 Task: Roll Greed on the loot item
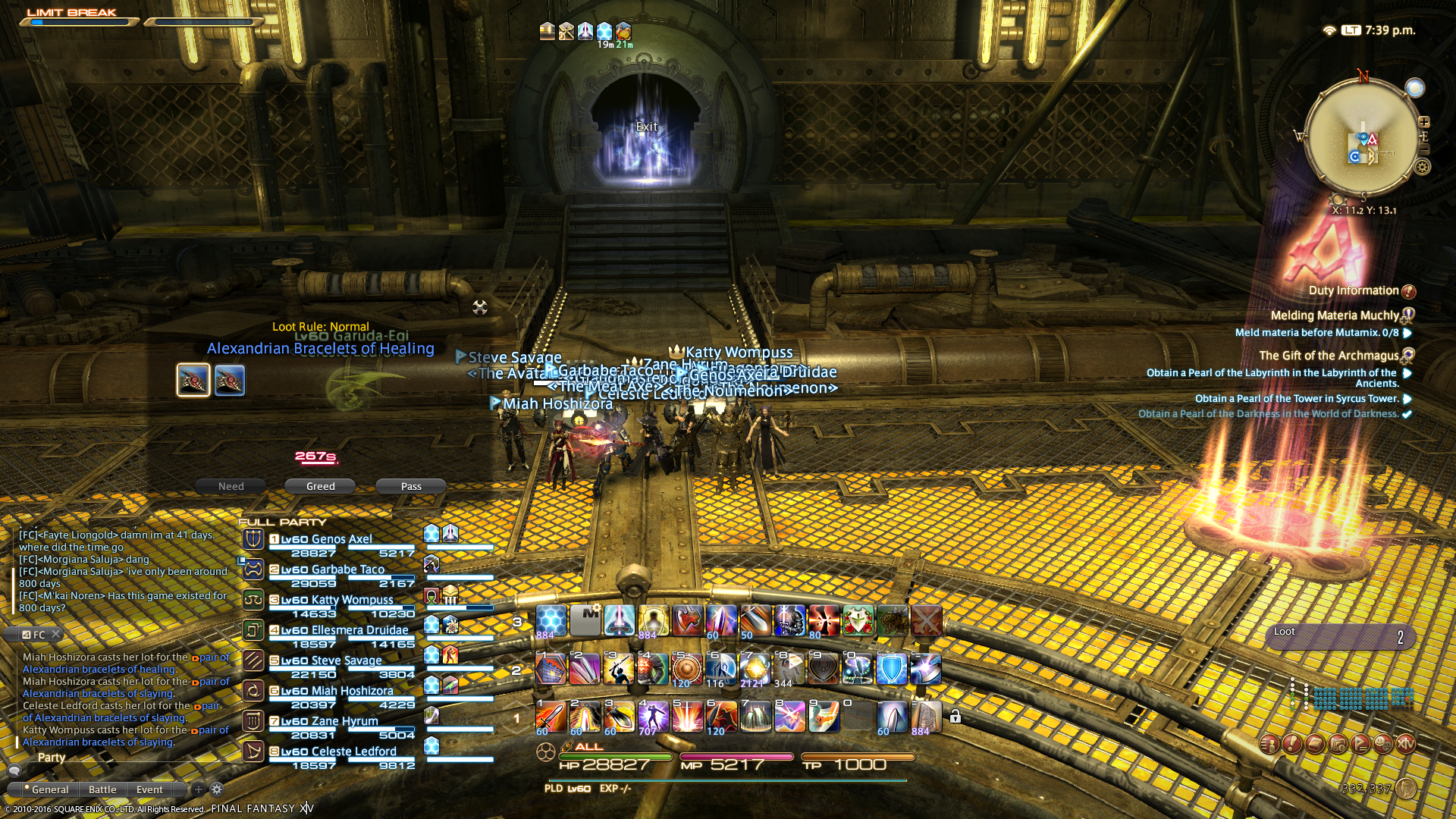[x=320, y=486]
